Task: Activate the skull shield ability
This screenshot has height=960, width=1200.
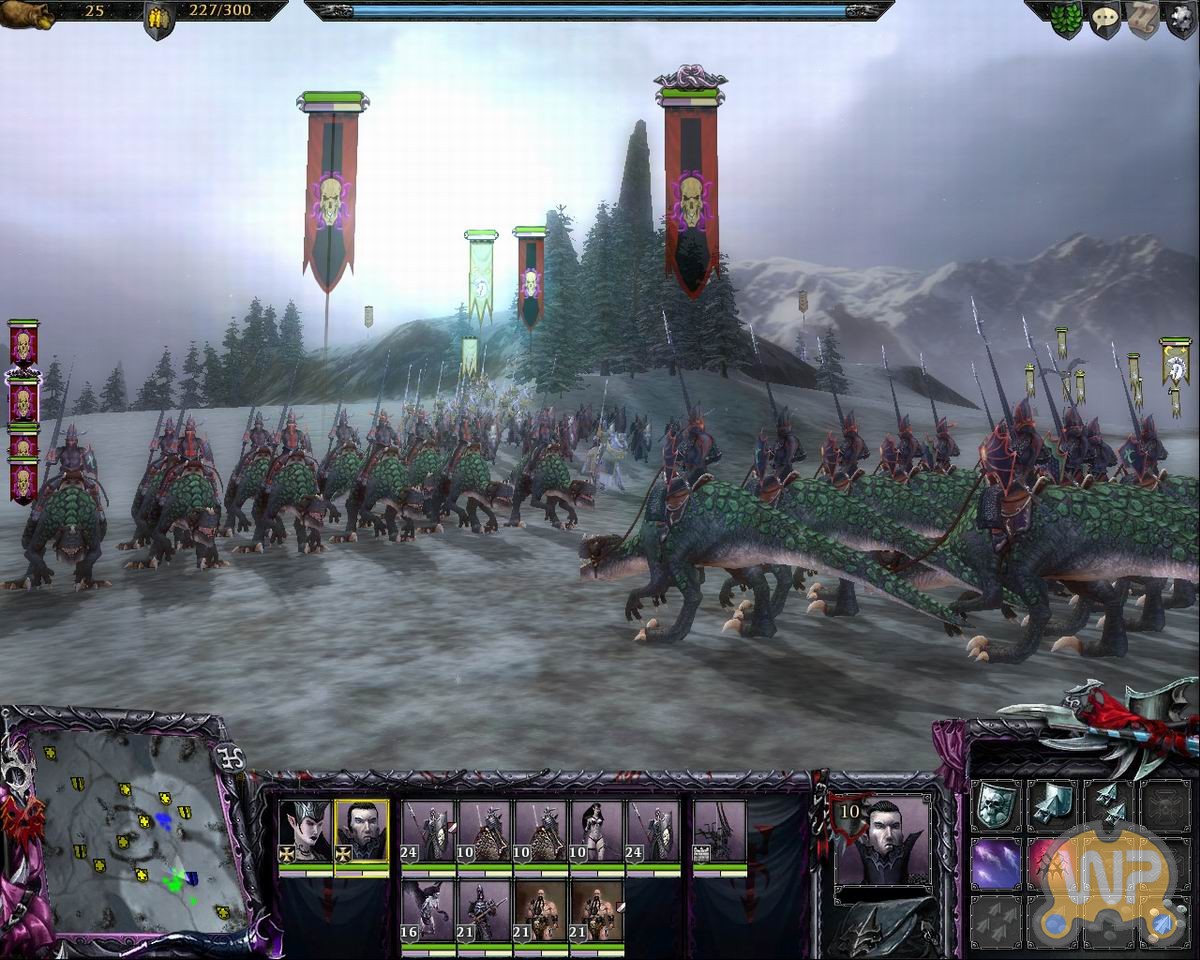Action: pyautogui.click(x=996, y=804)
